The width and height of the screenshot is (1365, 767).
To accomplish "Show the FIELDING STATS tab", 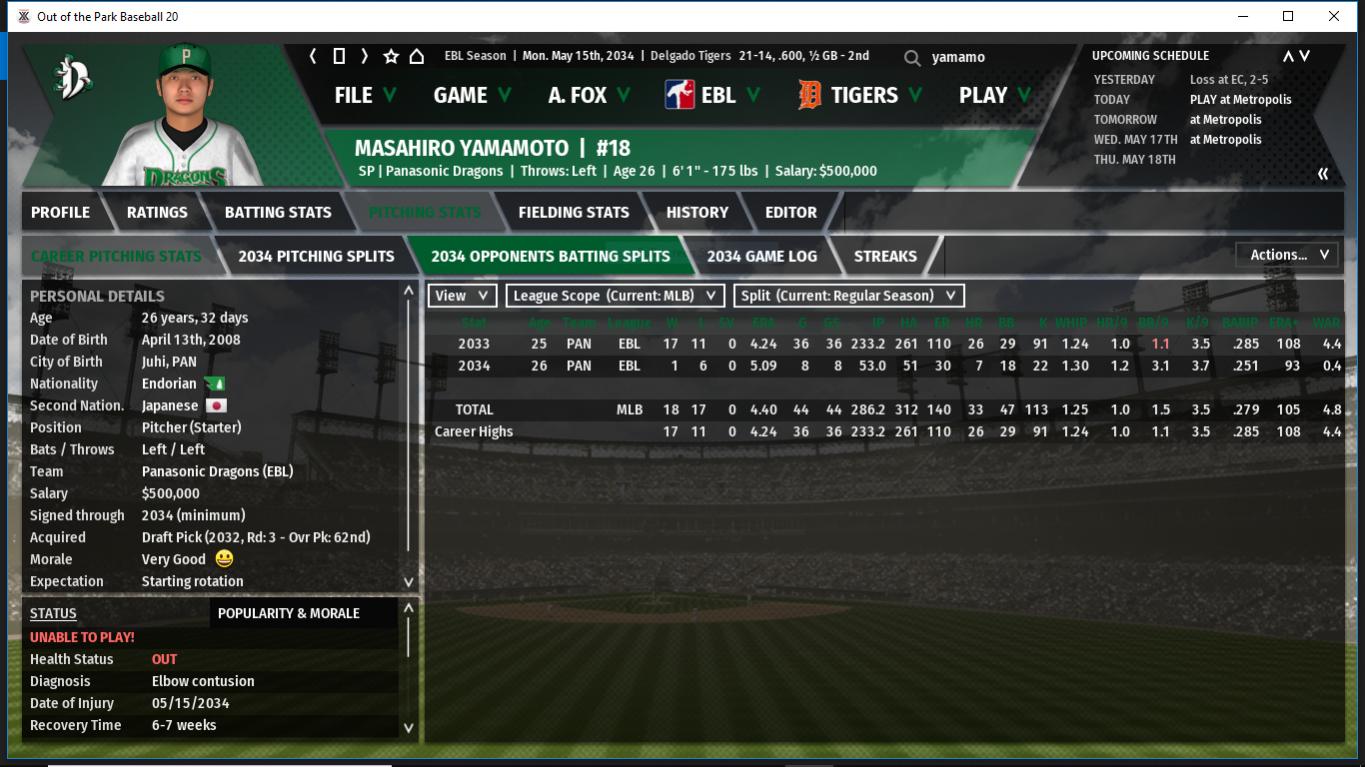I will point(573,212).
